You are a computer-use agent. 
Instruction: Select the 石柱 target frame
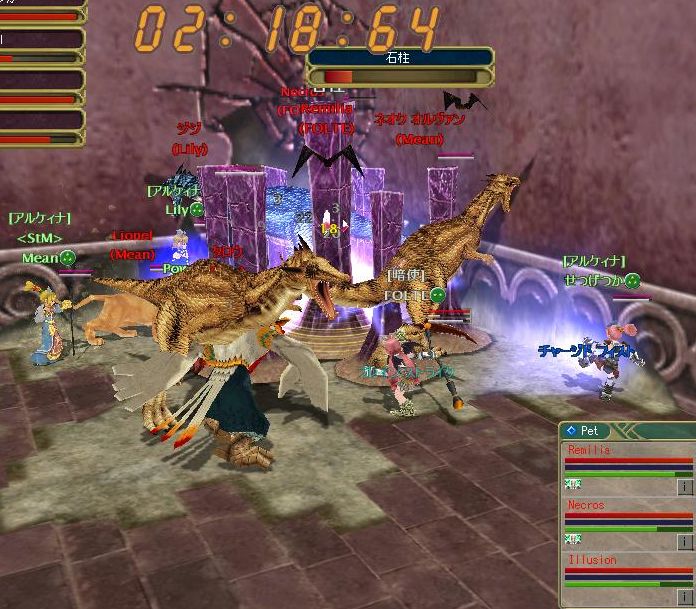pos(400,59)
